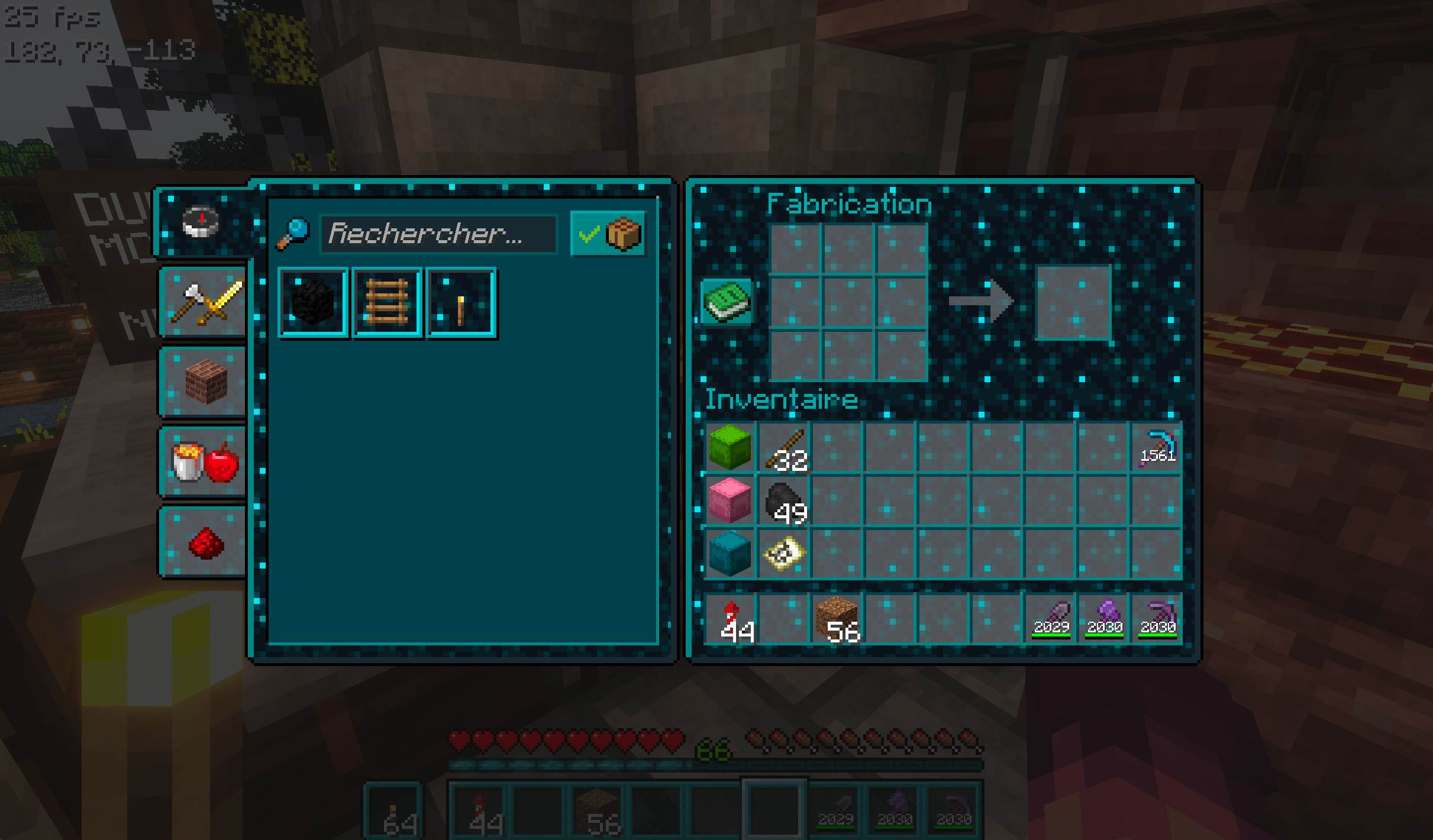
Task: Select the green shulker box slot
Action: pos(730,448)
